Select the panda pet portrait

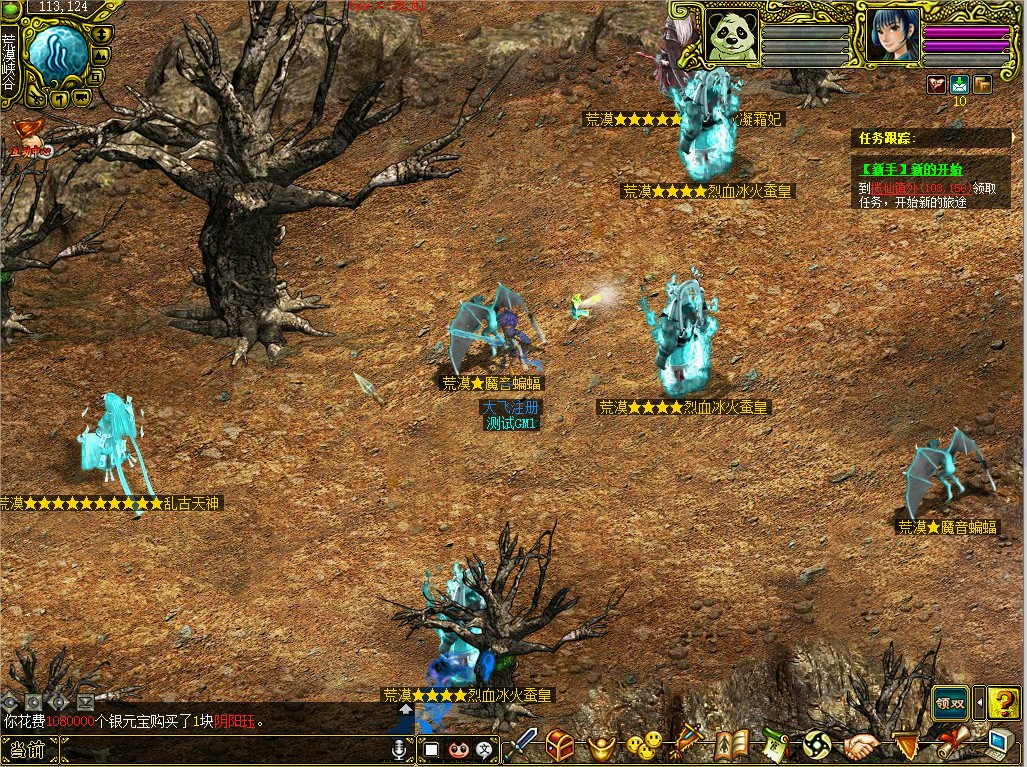coord(732,36)
